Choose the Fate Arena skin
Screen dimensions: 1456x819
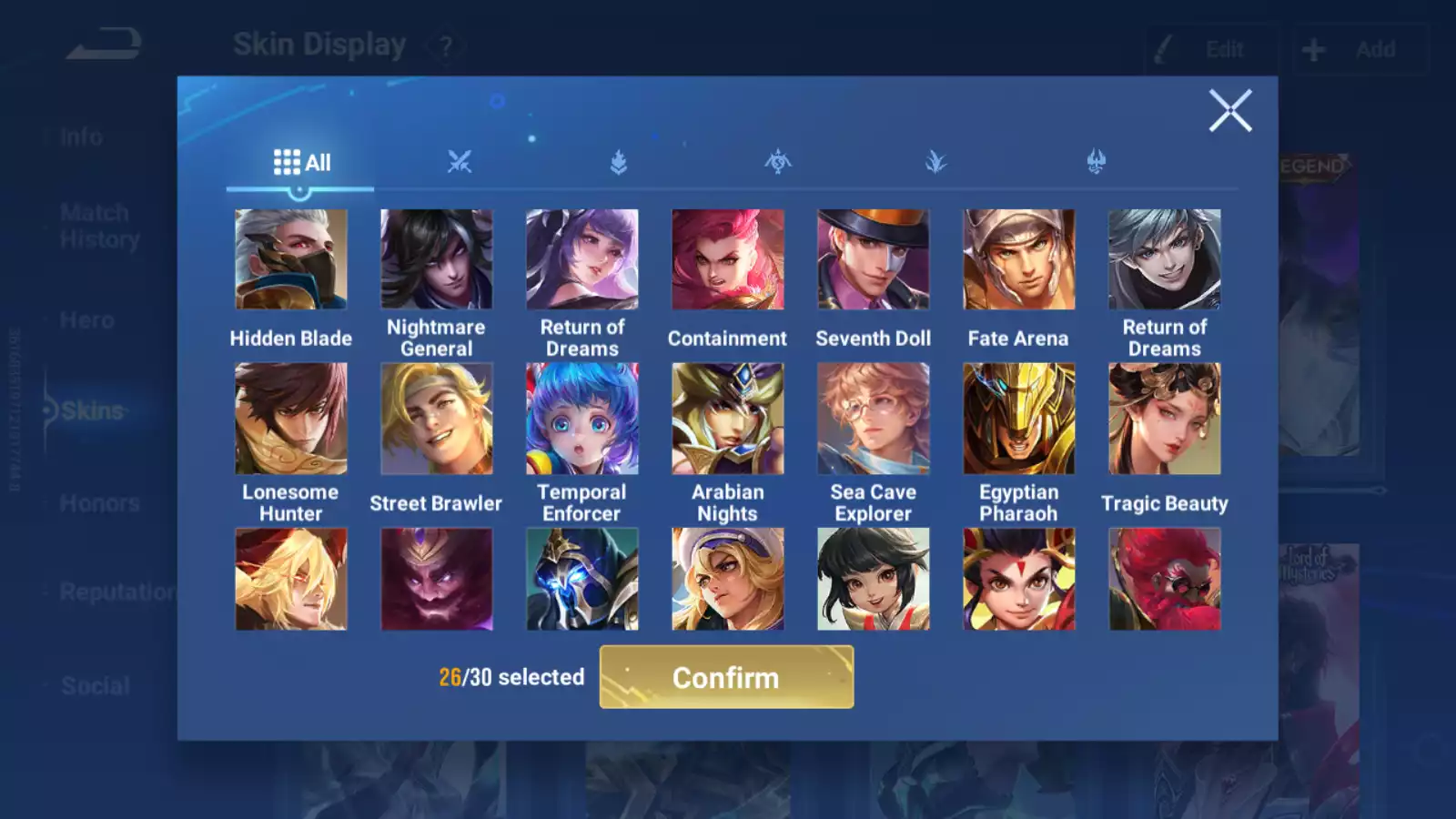(x=1018, y=260)
